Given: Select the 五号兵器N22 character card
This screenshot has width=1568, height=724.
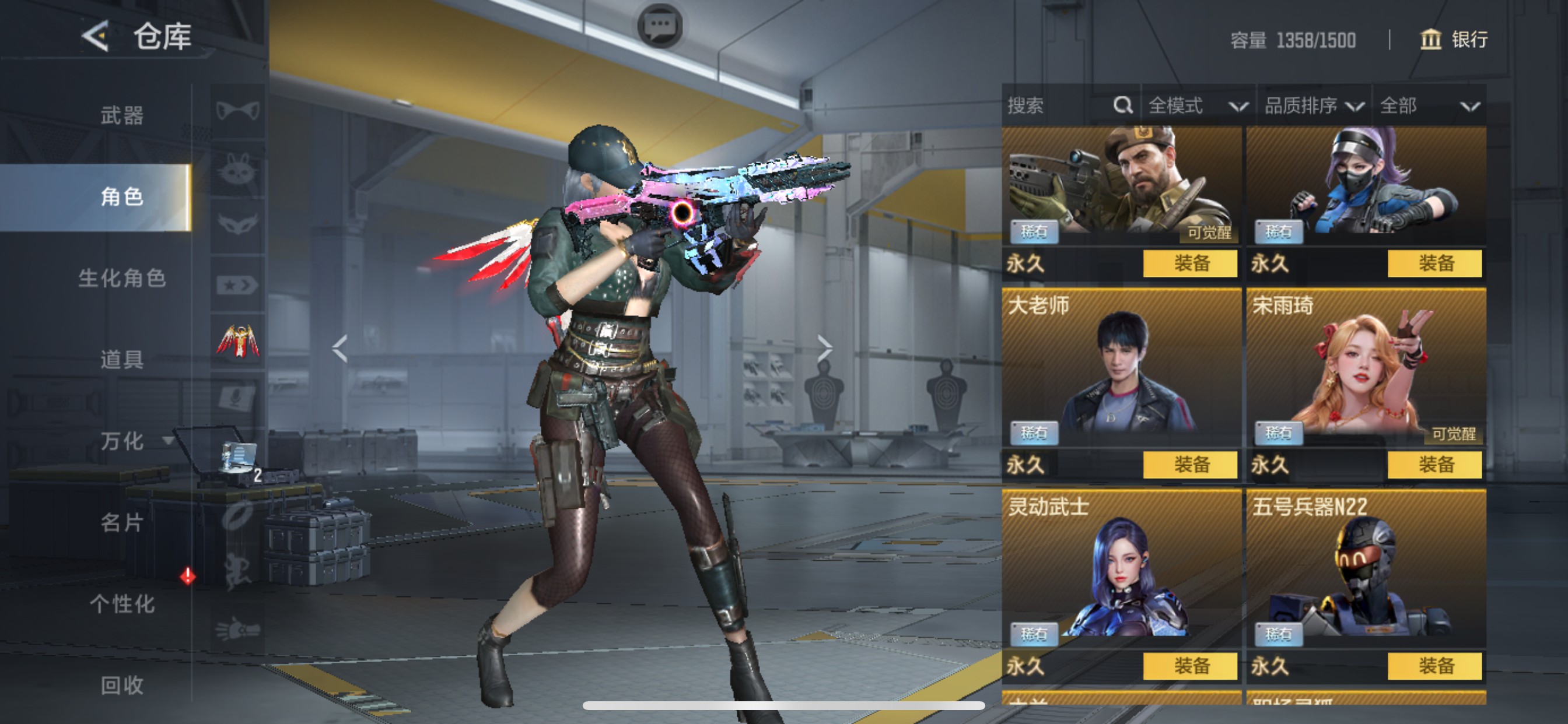Looking at the screenshot, I should click(1366, 569).
